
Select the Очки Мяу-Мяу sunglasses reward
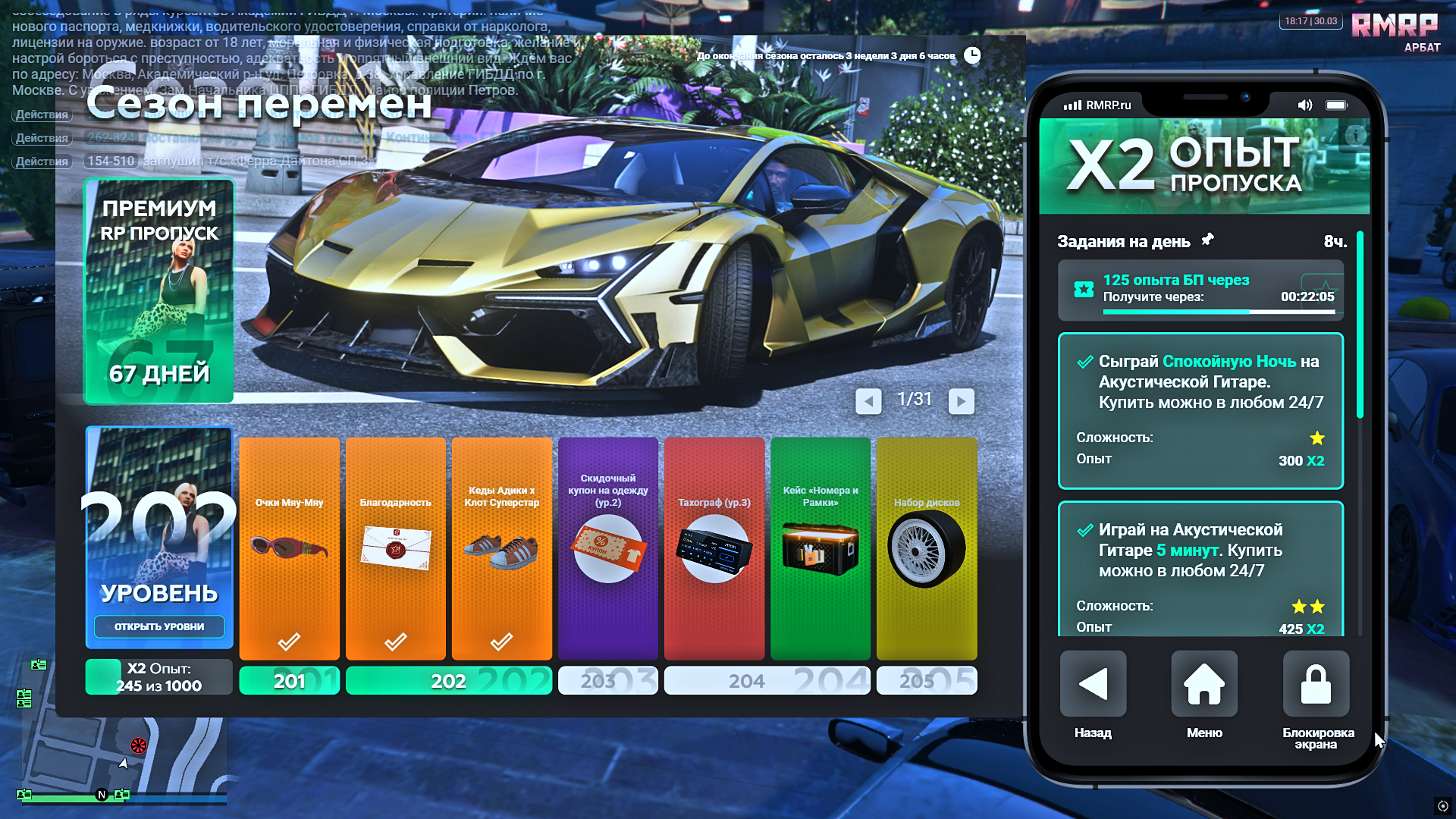click(289, 548)
